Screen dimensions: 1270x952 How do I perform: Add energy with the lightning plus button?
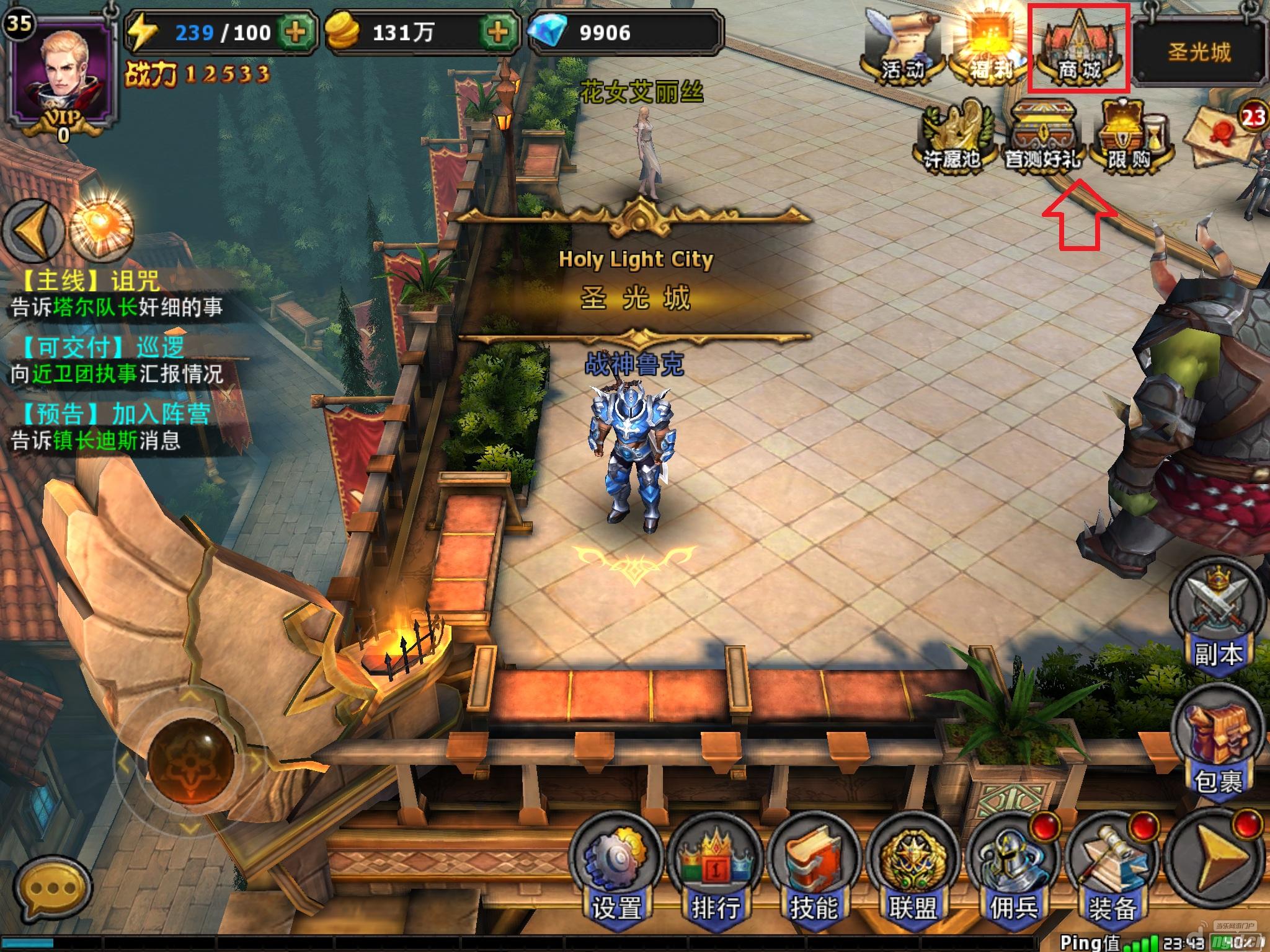[x=296, y=31]
